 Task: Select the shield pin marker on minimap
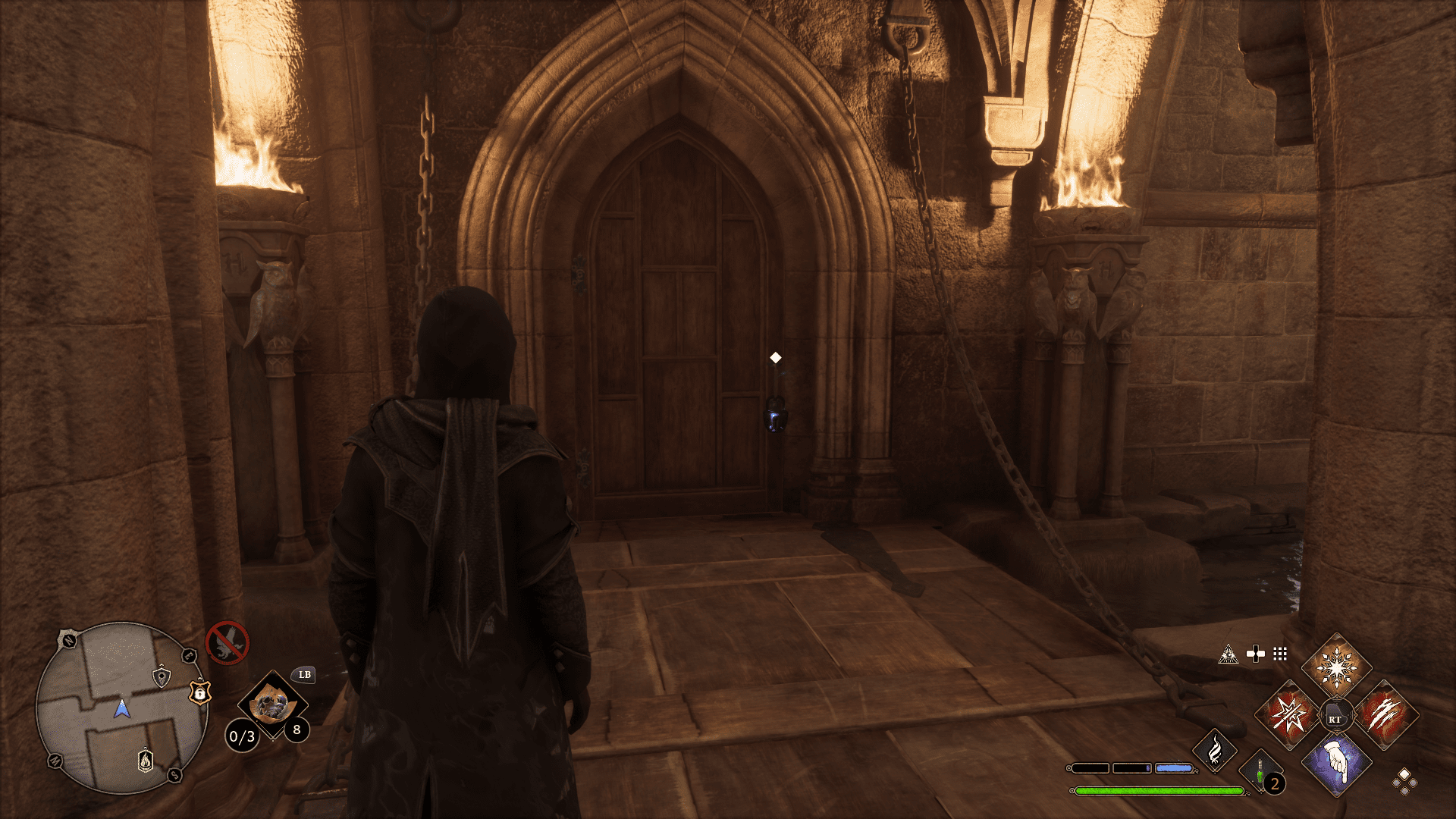(161, 676)
